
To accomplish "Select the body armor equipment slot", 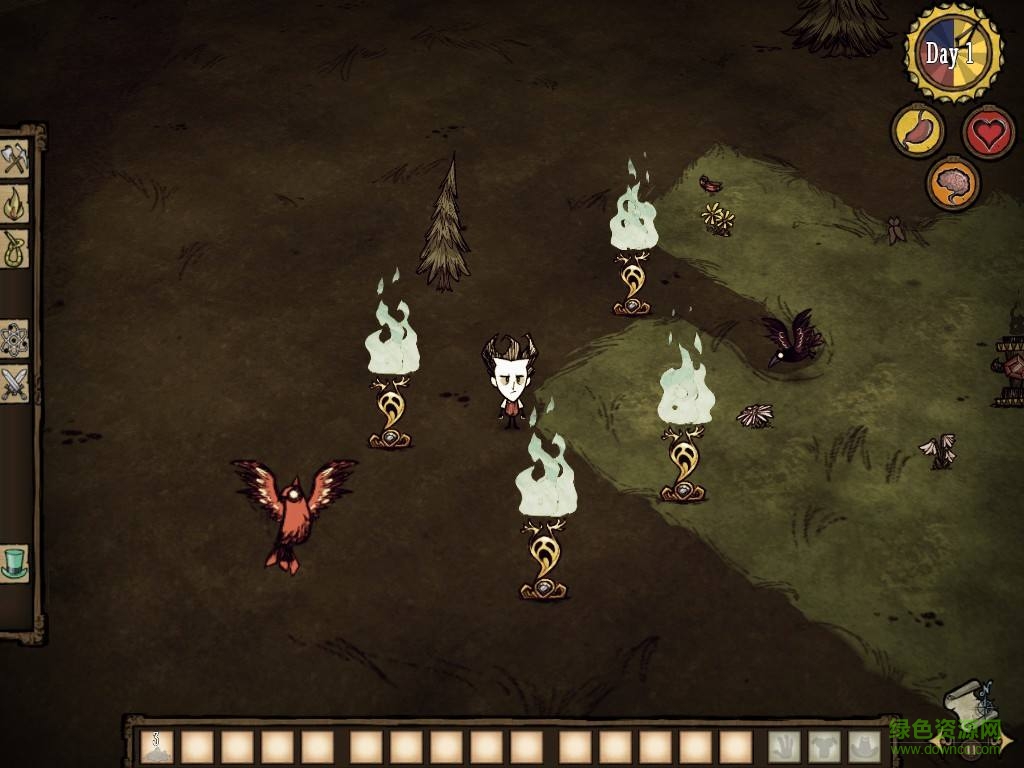I will (824, 746).
